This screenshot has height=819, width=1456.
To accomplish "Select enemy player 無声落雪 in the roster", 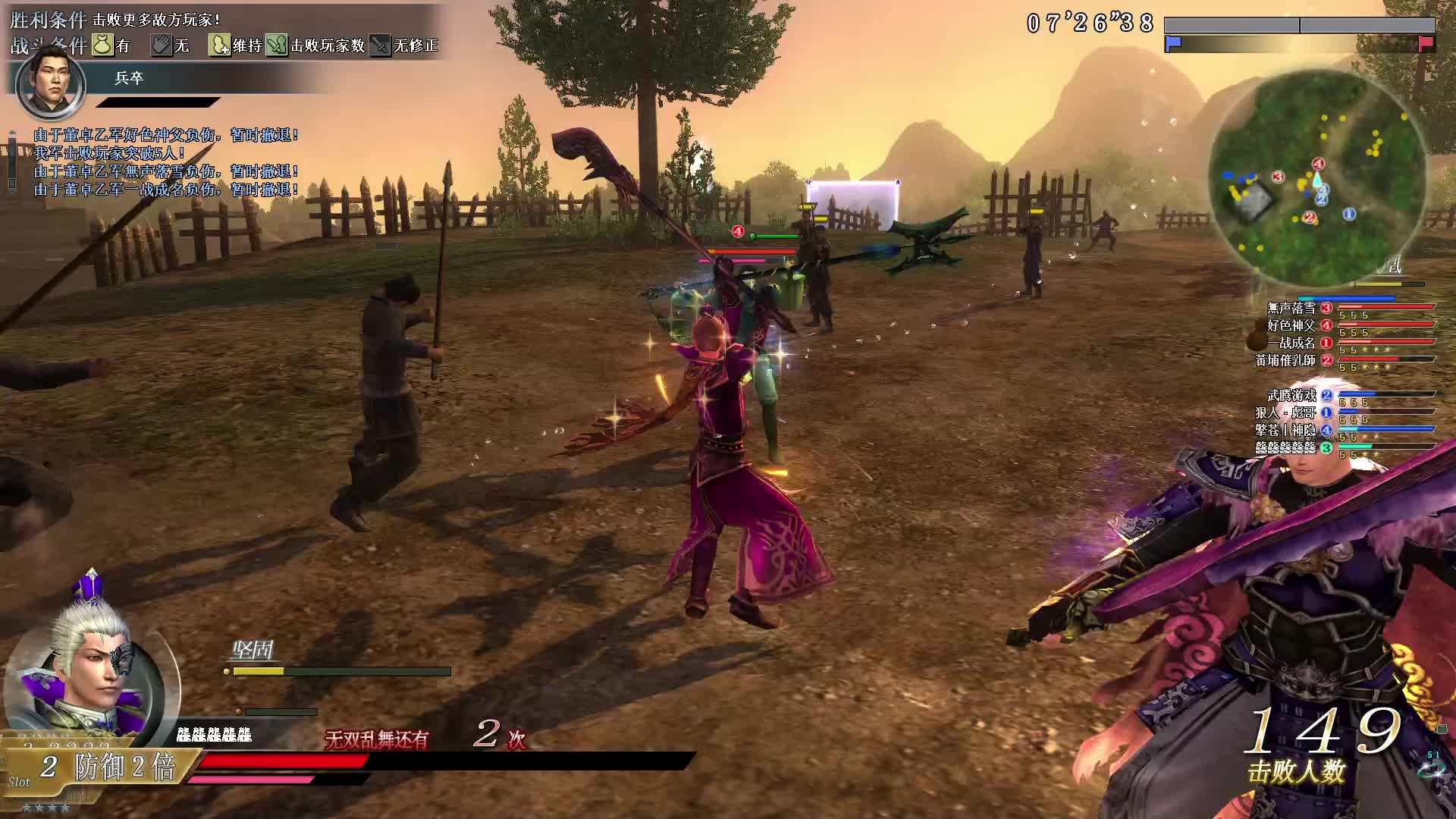I will 1291,308.
